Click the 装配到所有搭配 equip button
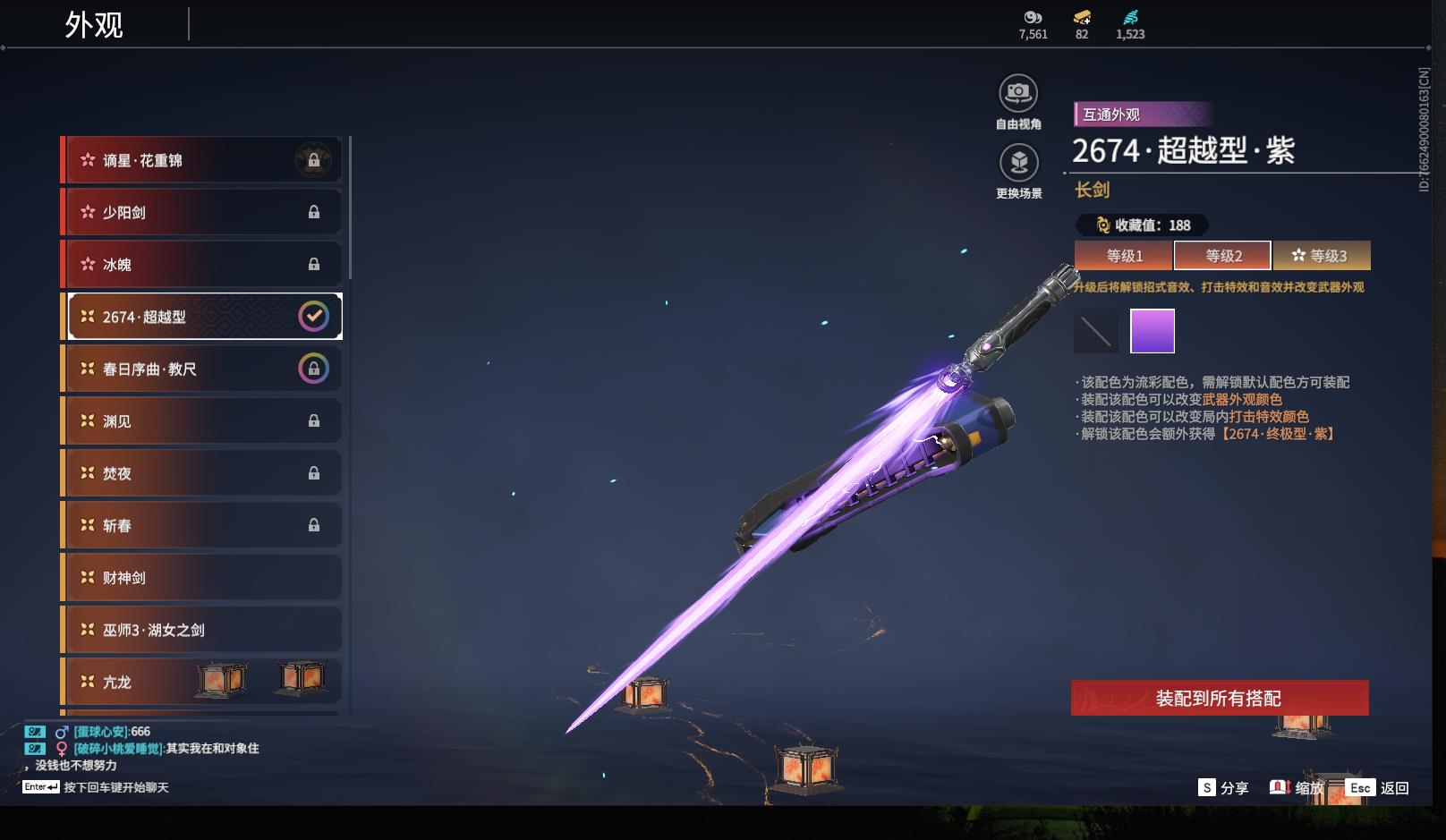The width and height of the screenshot is (1446, 840). (1219, 698)
